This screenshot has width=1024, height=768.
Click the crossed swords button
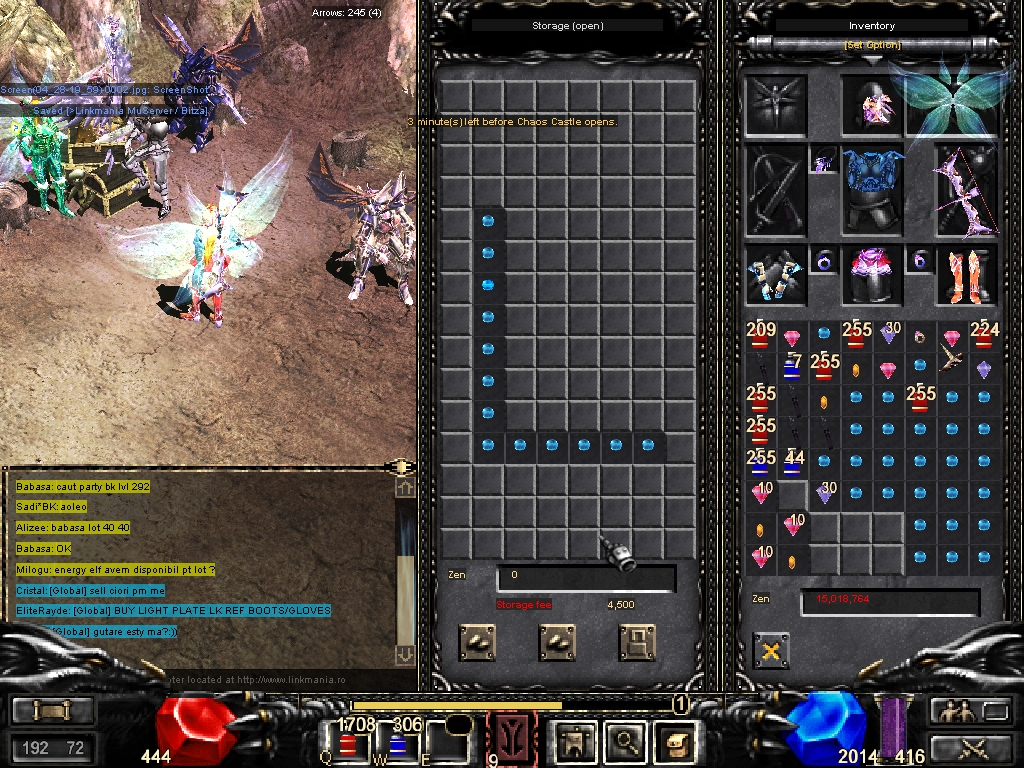tap(970, 747)
